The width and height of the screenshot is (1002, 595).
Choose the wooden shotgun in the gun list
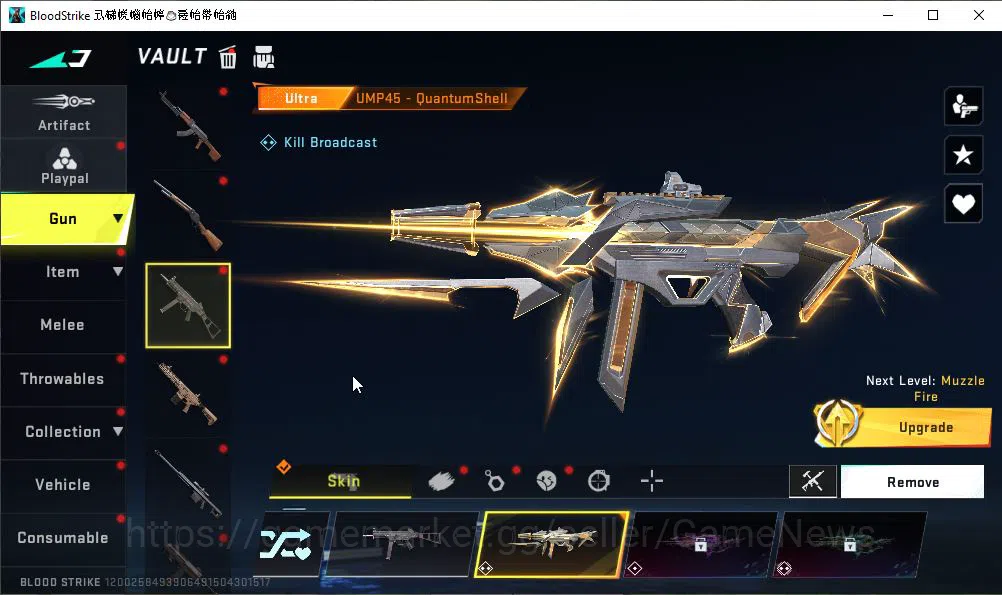click(188, 215)
